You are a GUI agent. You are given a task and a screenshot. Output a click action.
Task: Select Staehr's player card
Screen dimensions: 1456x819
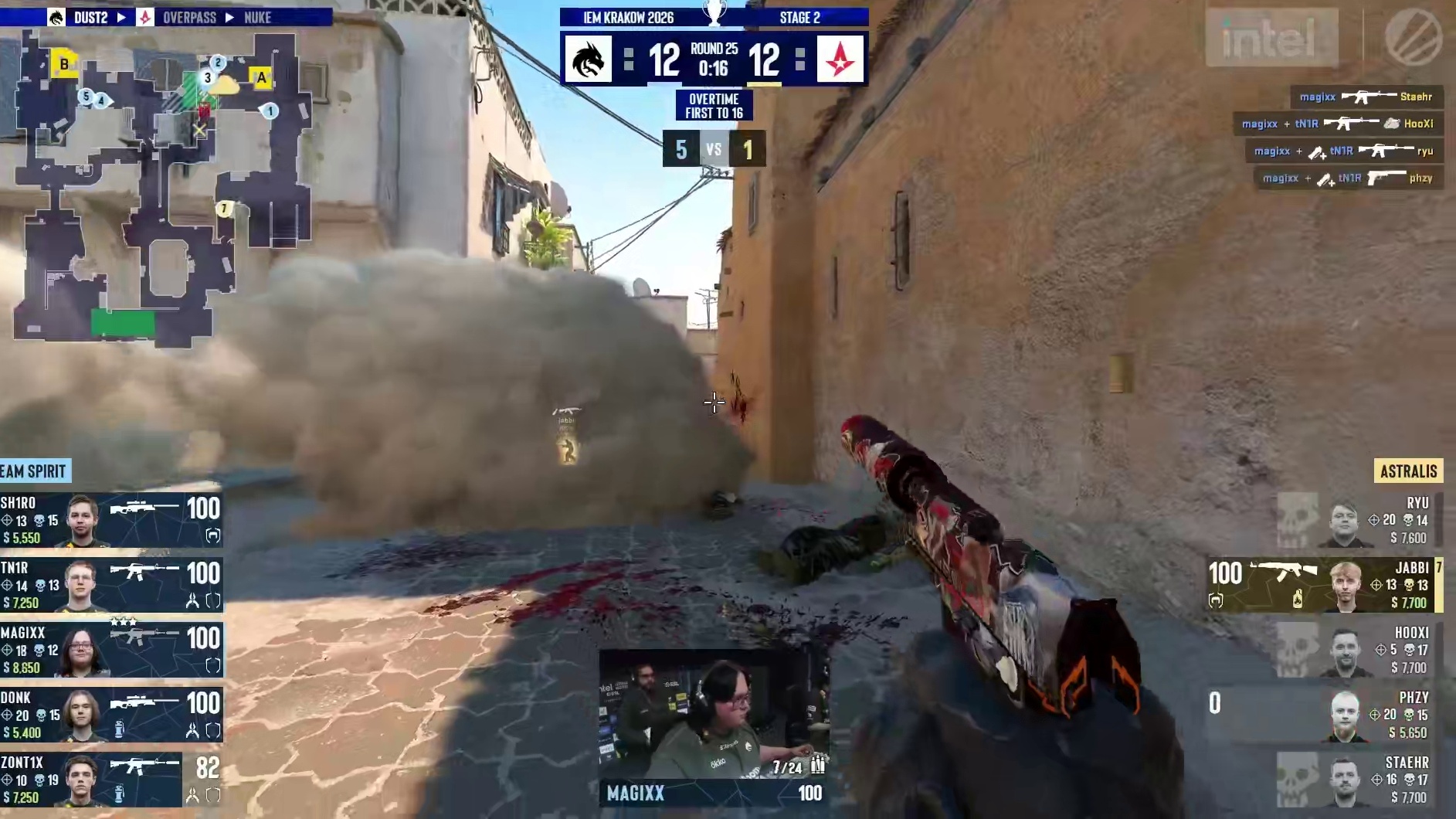pyautogui.click(x=1359, y=780)
